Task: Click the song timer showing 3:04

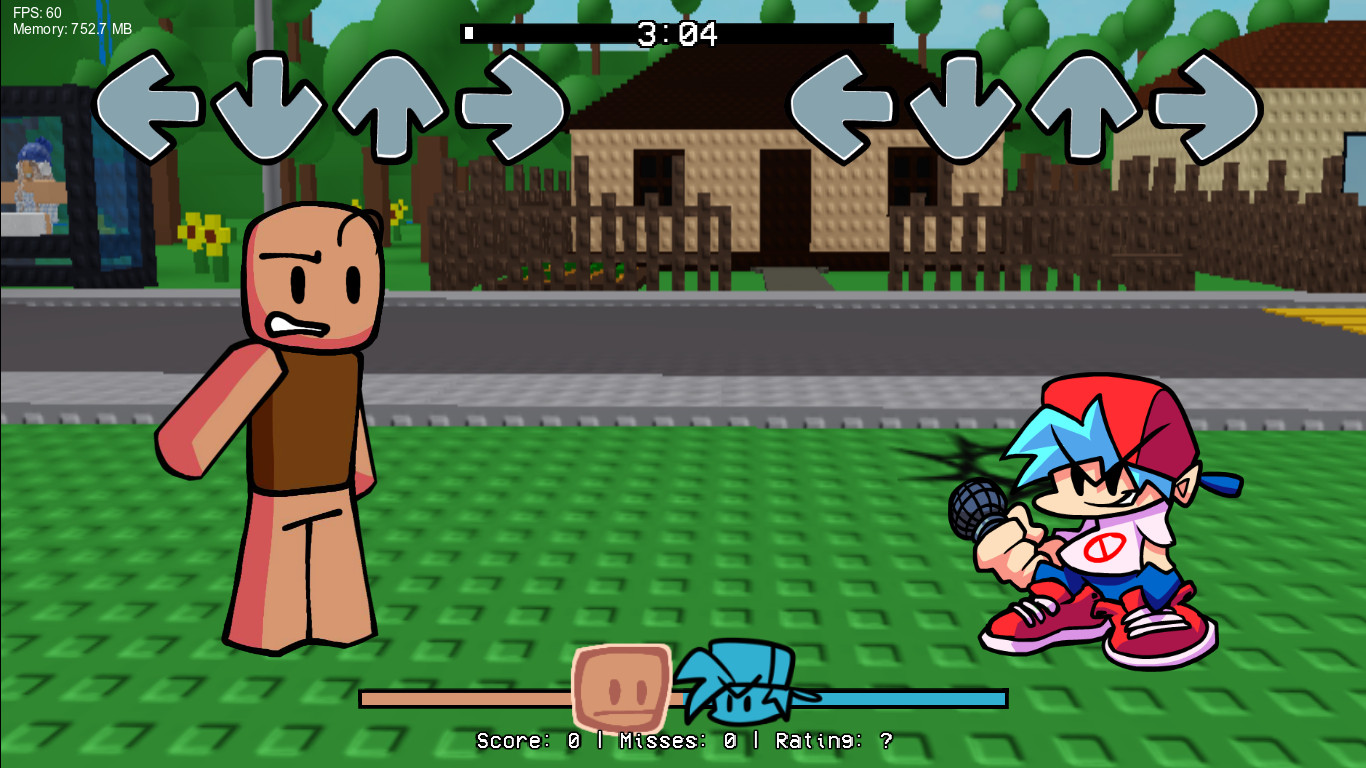Action: (x=677, y=34)
